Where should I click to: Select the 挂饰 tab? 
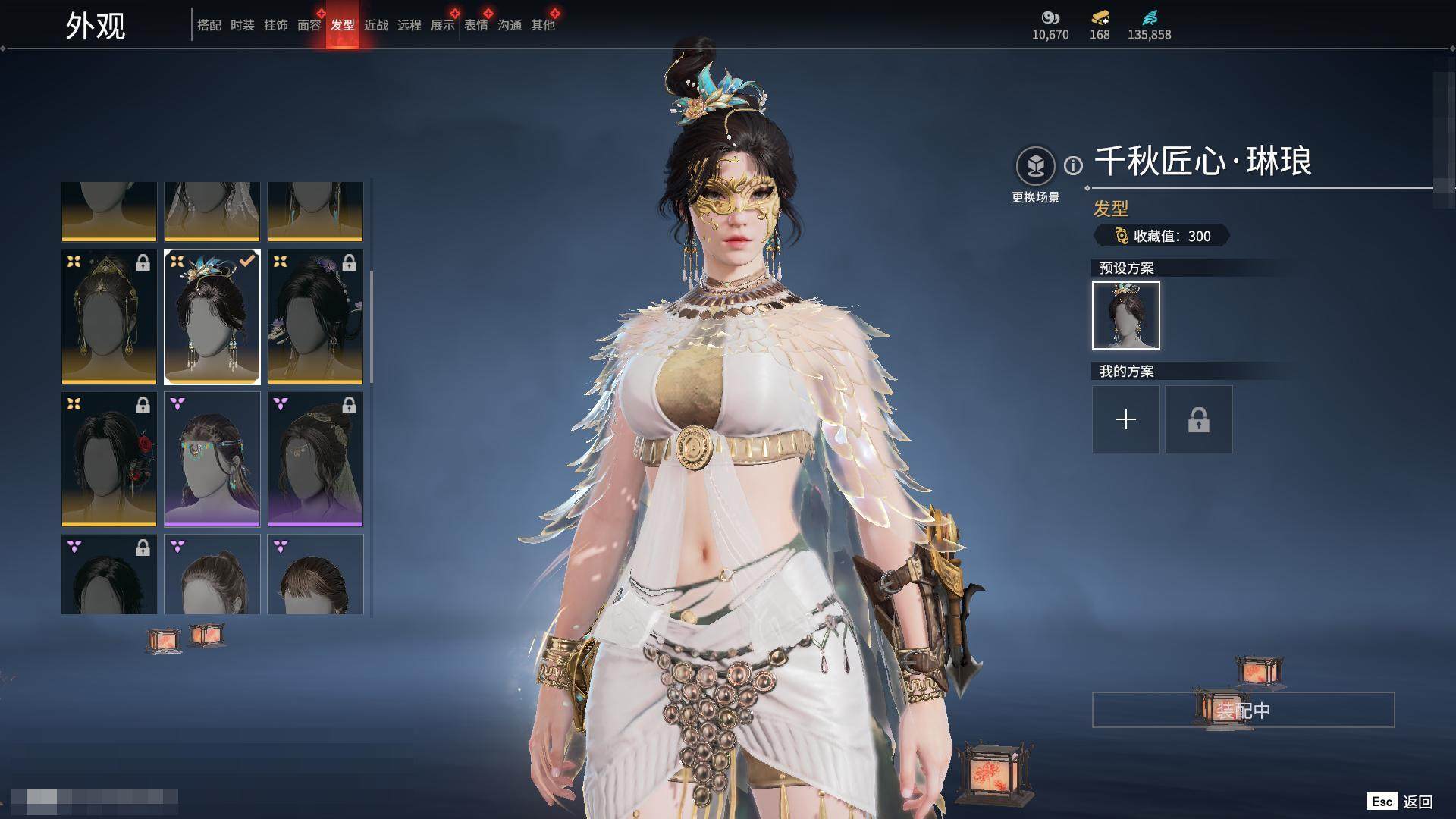(275, 26)
